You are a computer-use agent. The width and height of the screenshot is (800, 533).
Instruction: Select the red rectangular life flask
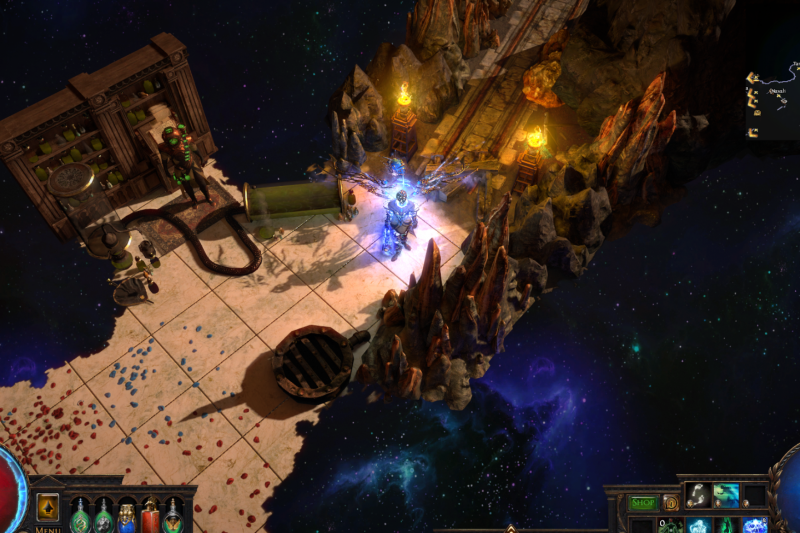point(150,516)
